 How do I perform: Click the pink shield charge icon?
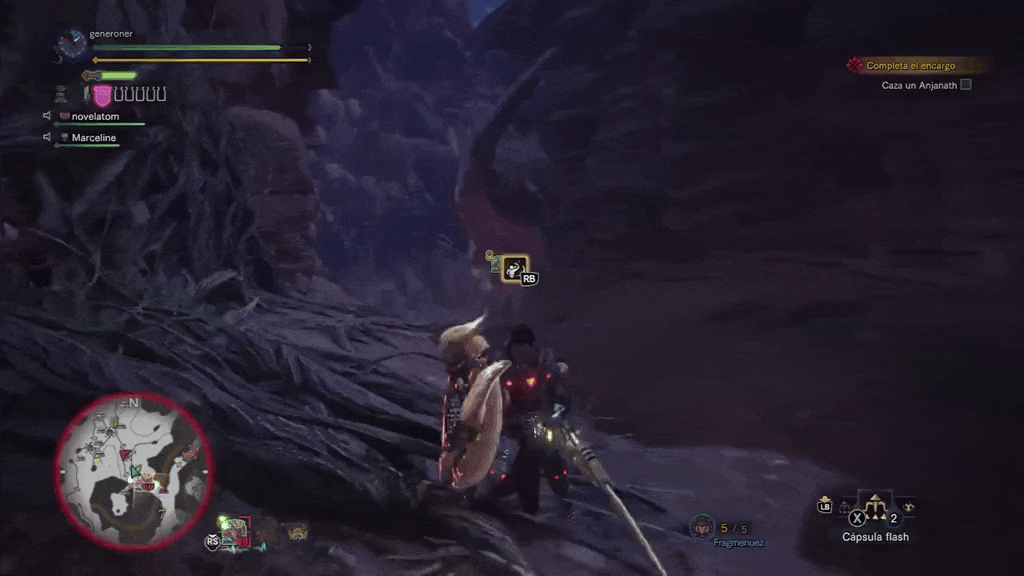click(102, 96)
